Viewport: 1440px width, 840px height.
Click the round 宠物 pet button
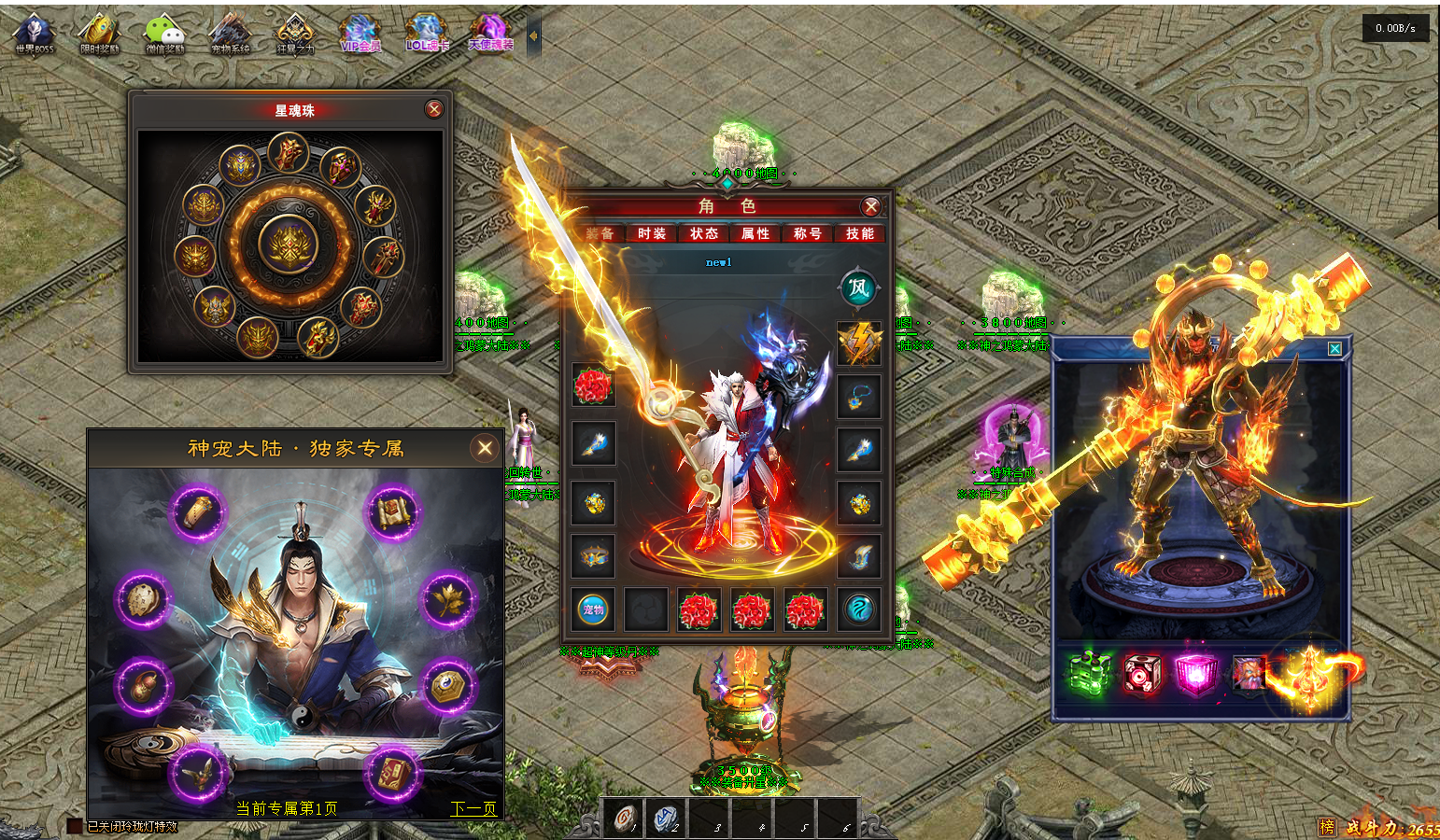tap(593, 609)
